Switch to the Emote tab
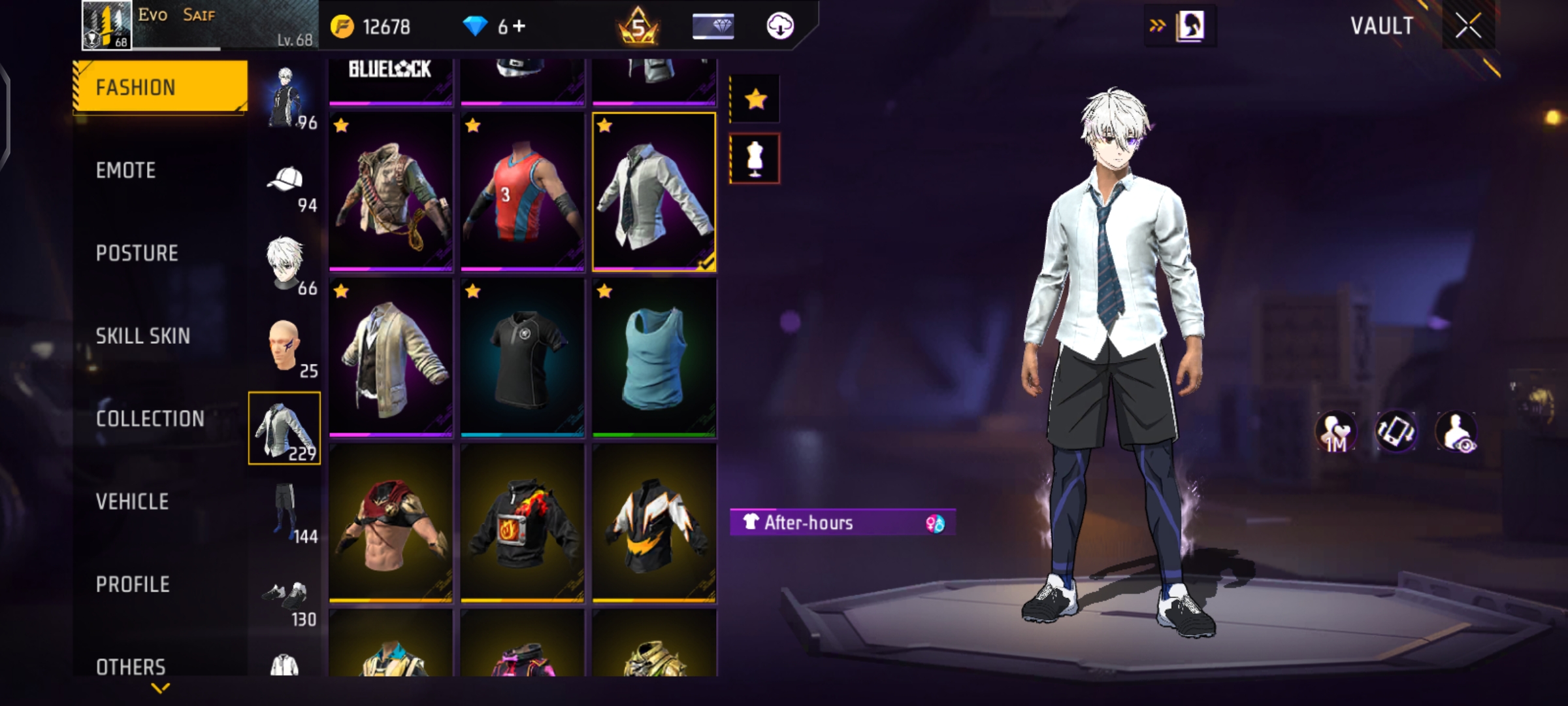The height and width of the screenshot is (706, 1568). point(126,171)
